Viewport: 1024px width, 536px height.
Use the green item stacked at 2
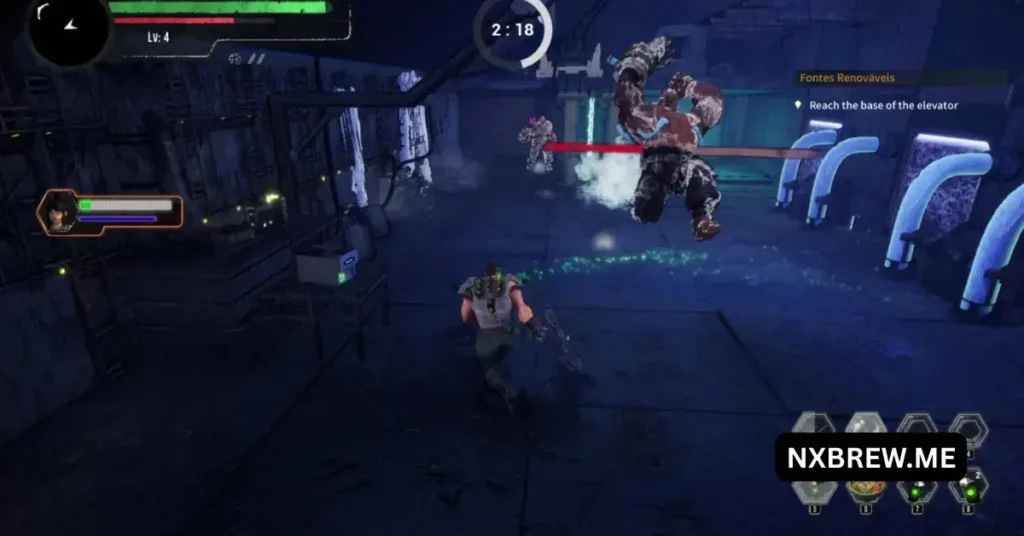coord(967,488)
